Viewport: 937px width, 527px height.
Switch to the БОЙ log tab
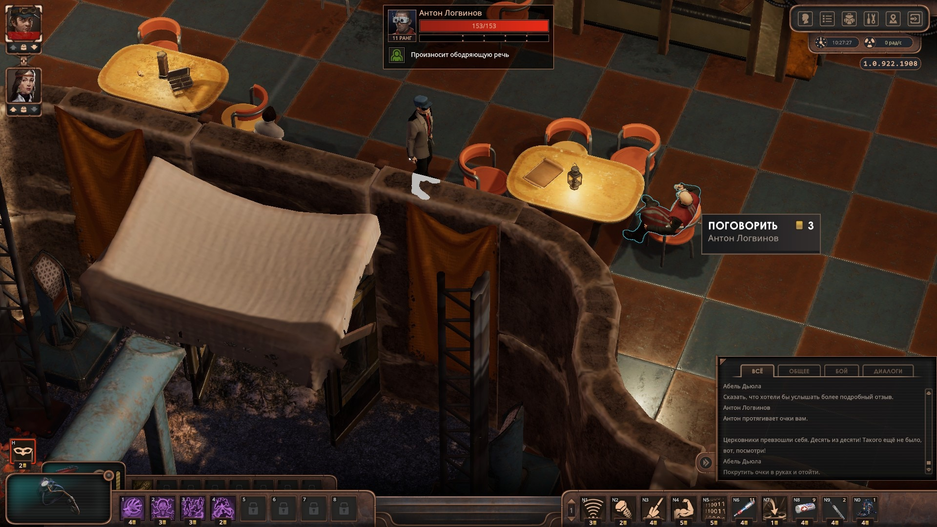(x=842, y=371)
